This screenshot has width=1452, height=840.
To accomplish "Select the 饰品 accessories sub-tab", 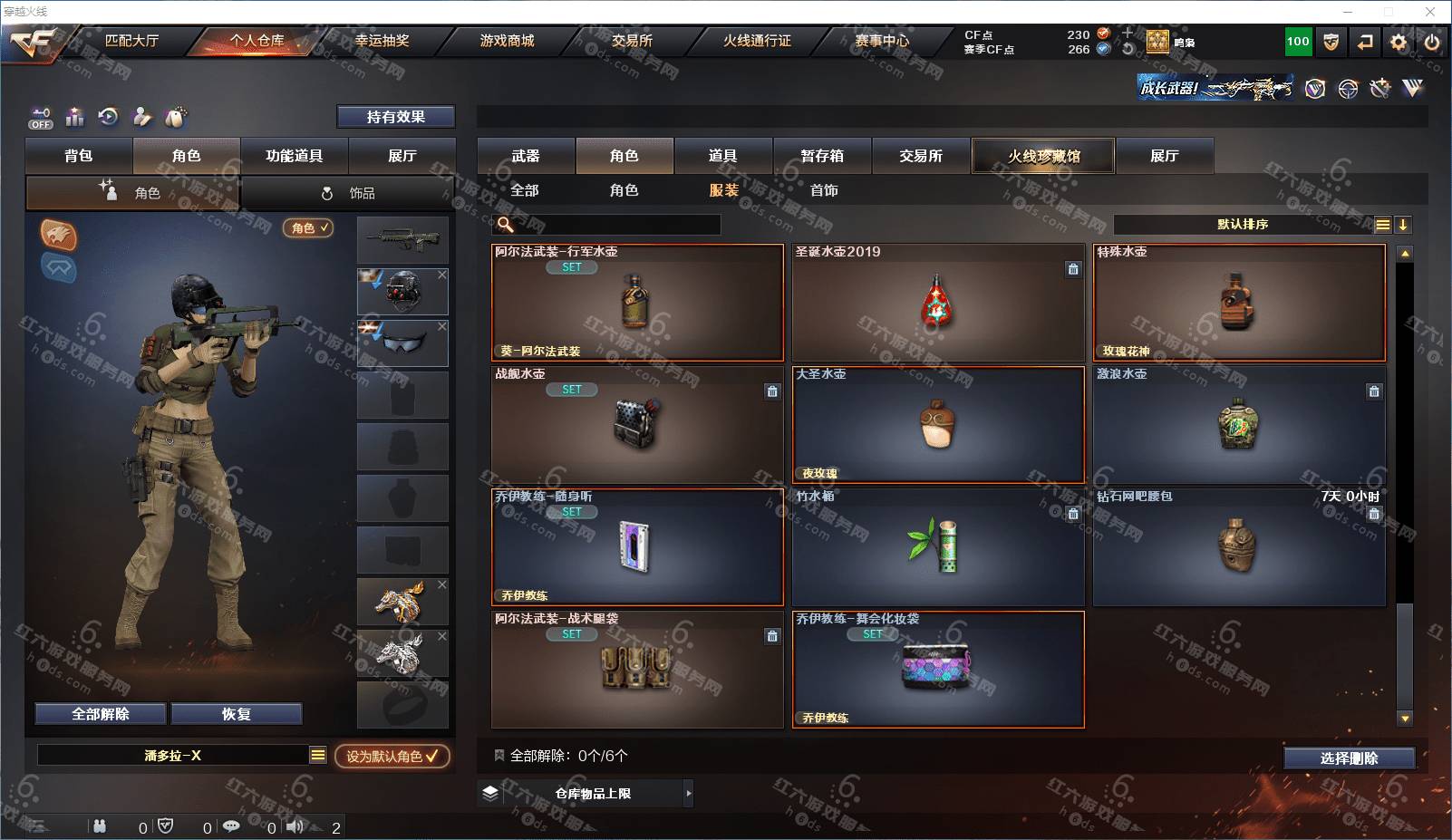I will point(349,193).
